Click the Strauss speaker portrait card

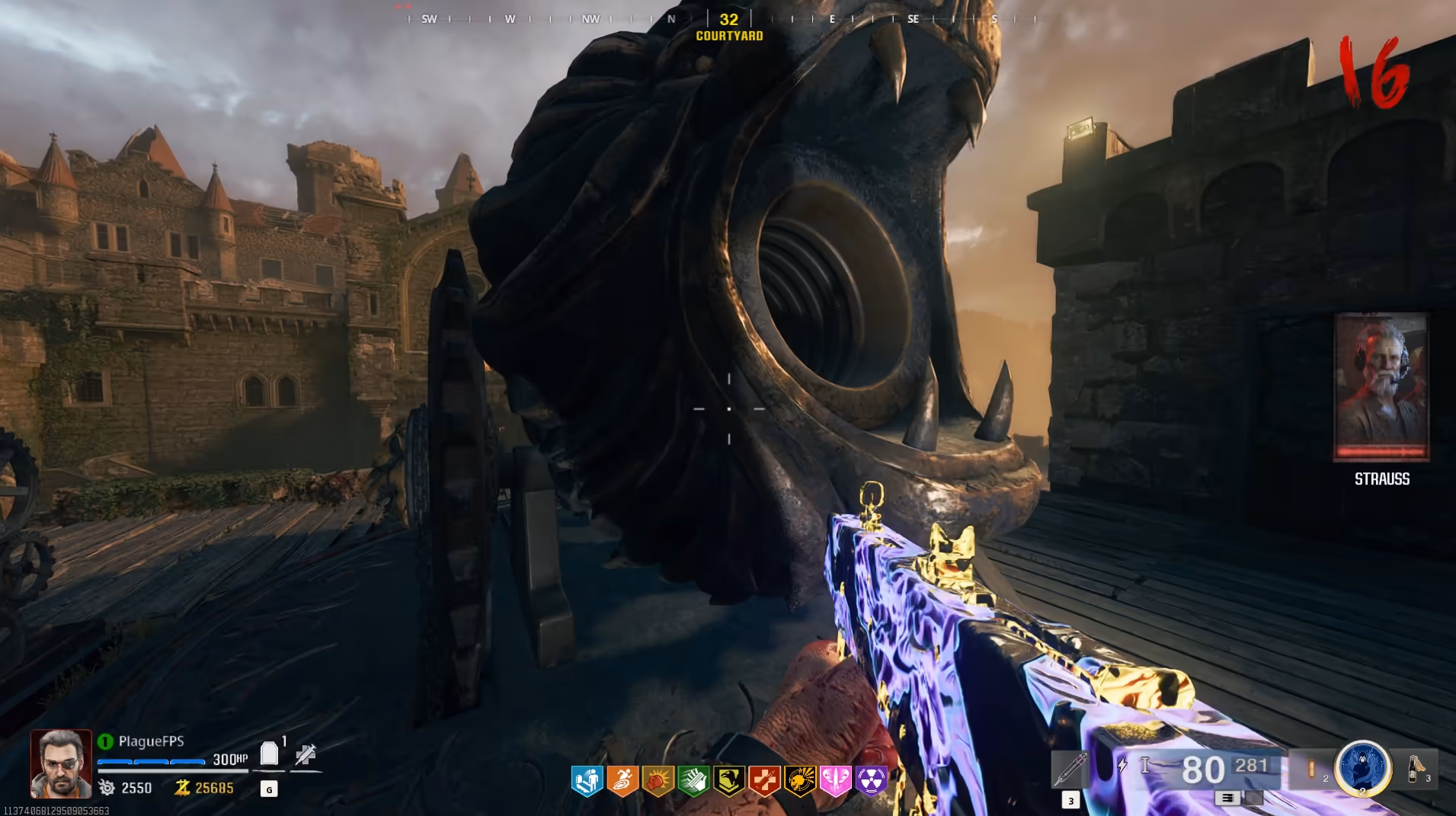click(x=1381, y=387)
